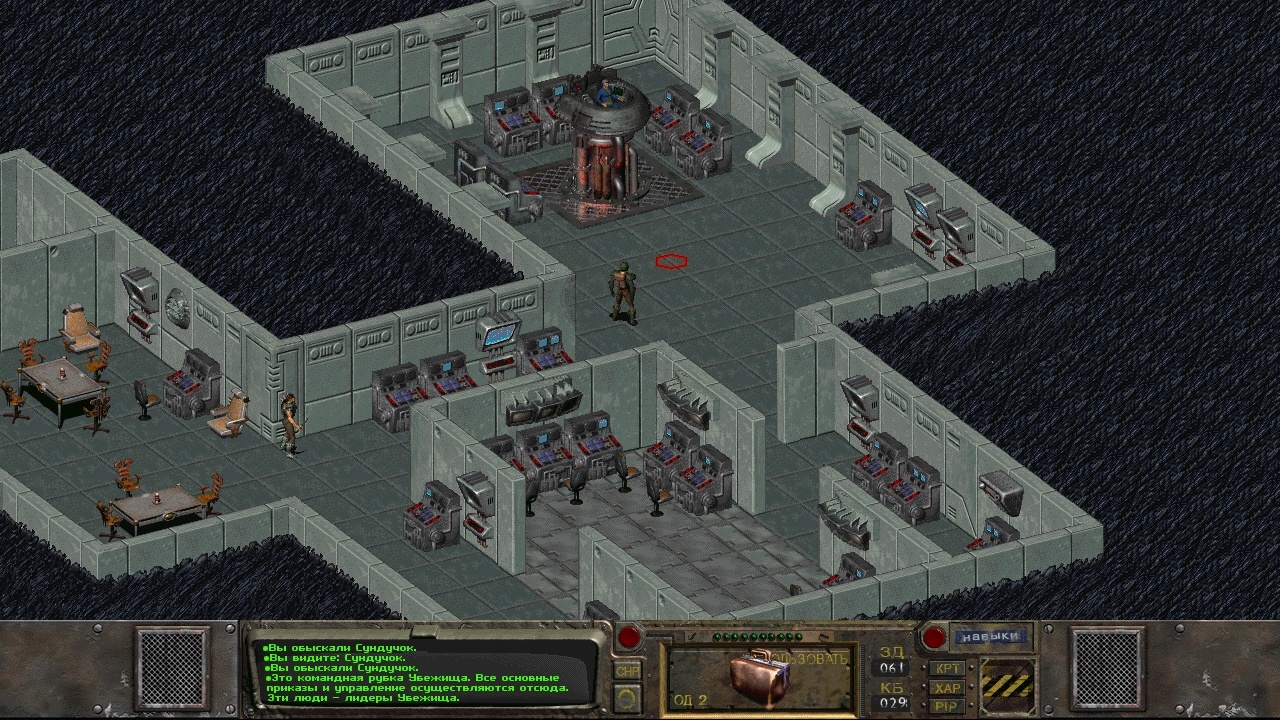Viewport: 1280px width, 720px height.
Task: Click the ОД 2 action points label
Action: [688, 698]
